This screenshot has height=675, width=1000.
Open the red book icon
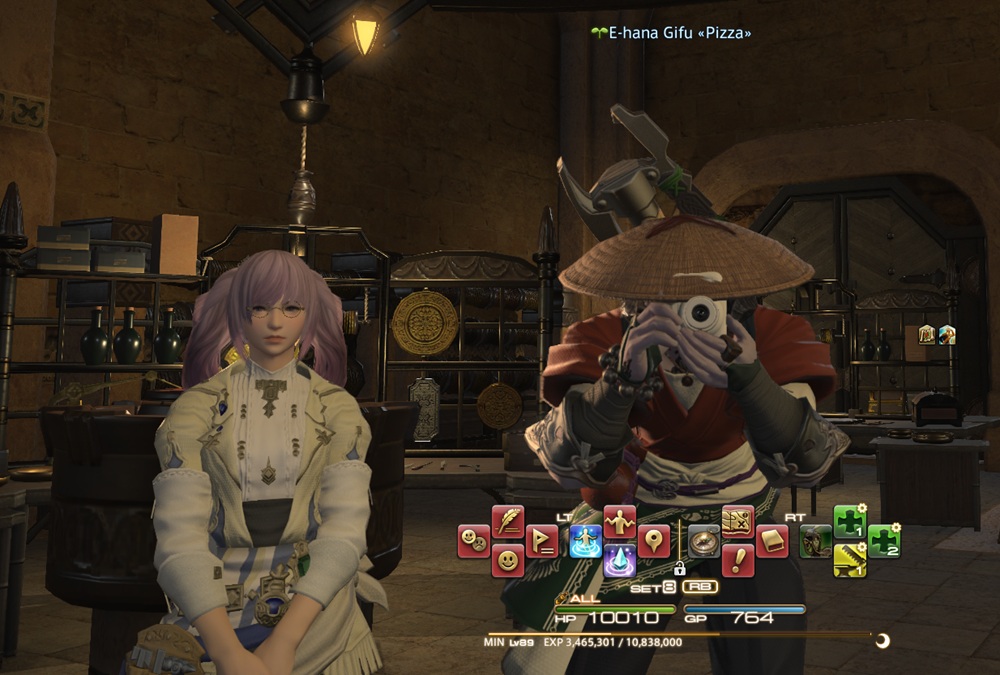pyautogui.click(x=771, y=541)
